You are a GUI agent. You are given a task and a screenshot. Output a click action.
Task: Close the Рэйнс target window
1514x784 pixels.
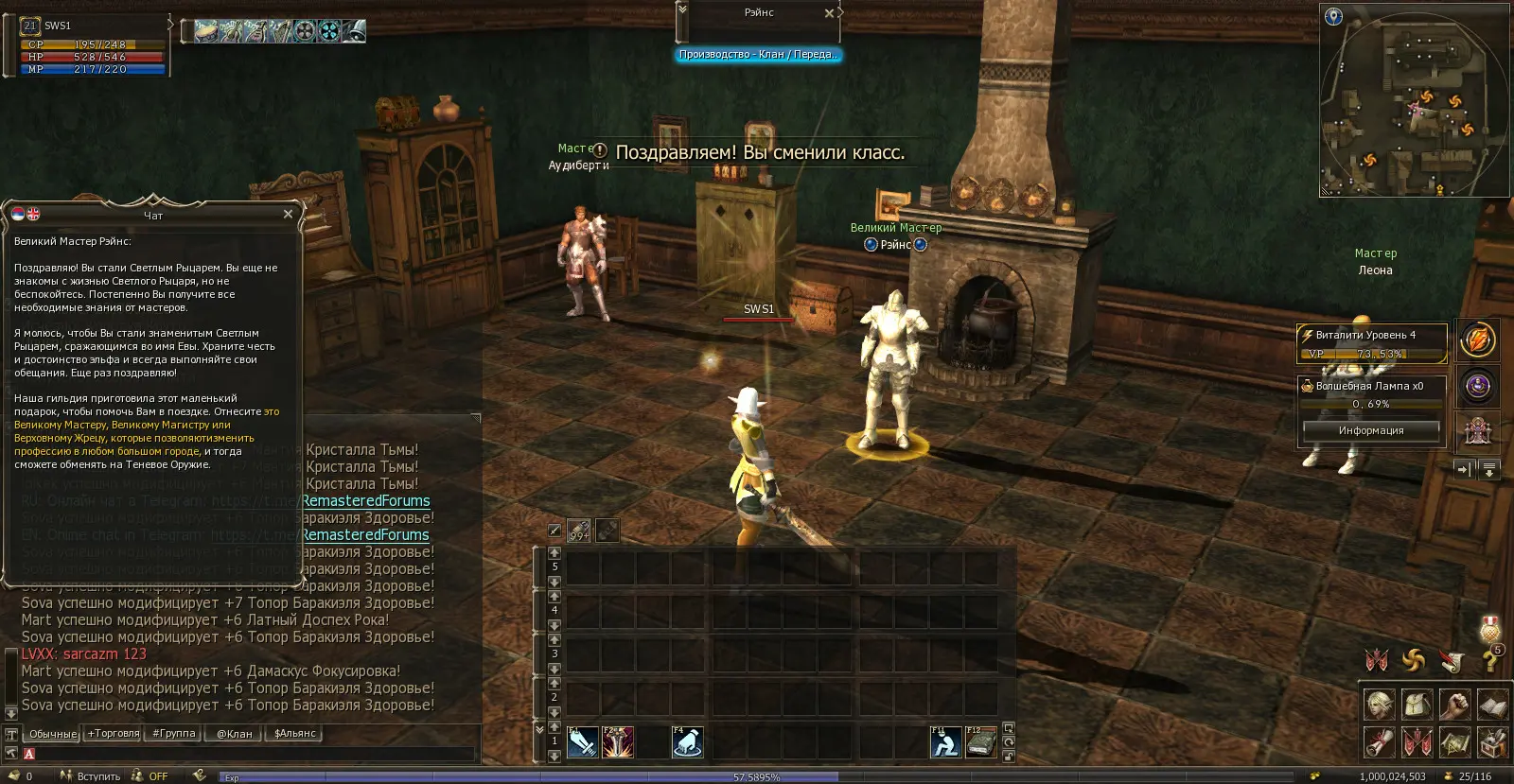tap(829, 13)
